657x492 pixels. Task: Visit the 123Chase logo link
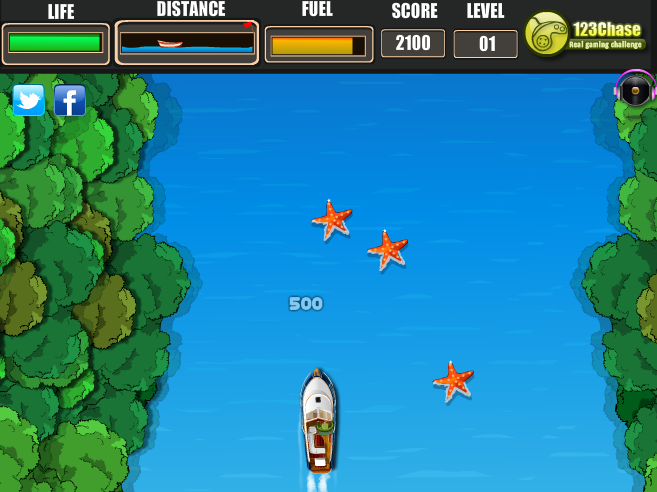pos(586,37)
